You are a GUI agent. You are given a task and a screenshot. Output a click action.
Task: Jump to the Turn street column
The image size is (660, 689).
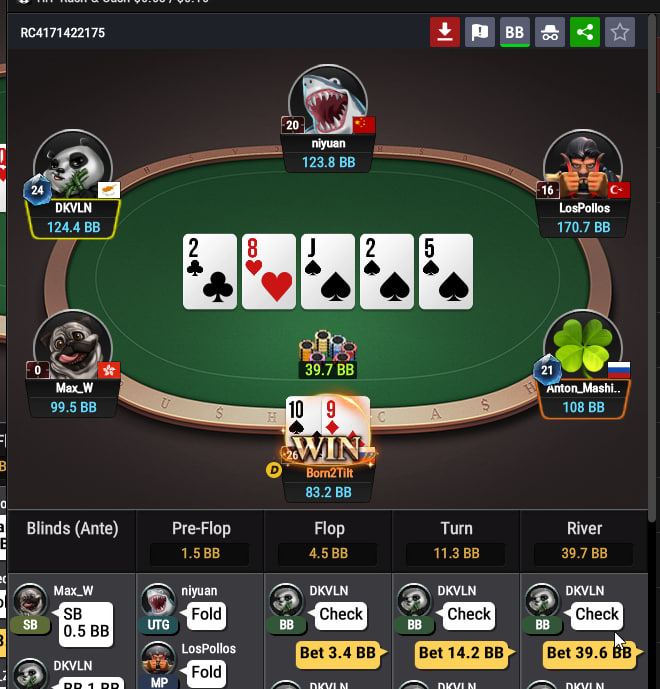point(456,529)
